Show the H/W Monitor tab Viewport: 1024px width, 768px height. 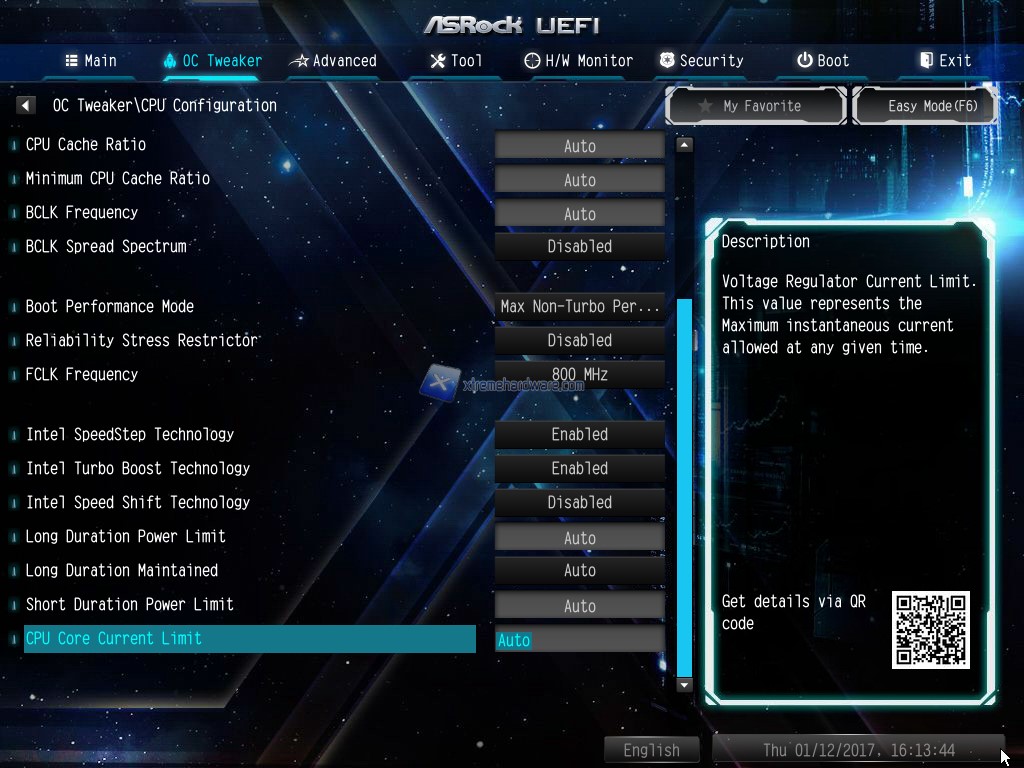[579, 61]
